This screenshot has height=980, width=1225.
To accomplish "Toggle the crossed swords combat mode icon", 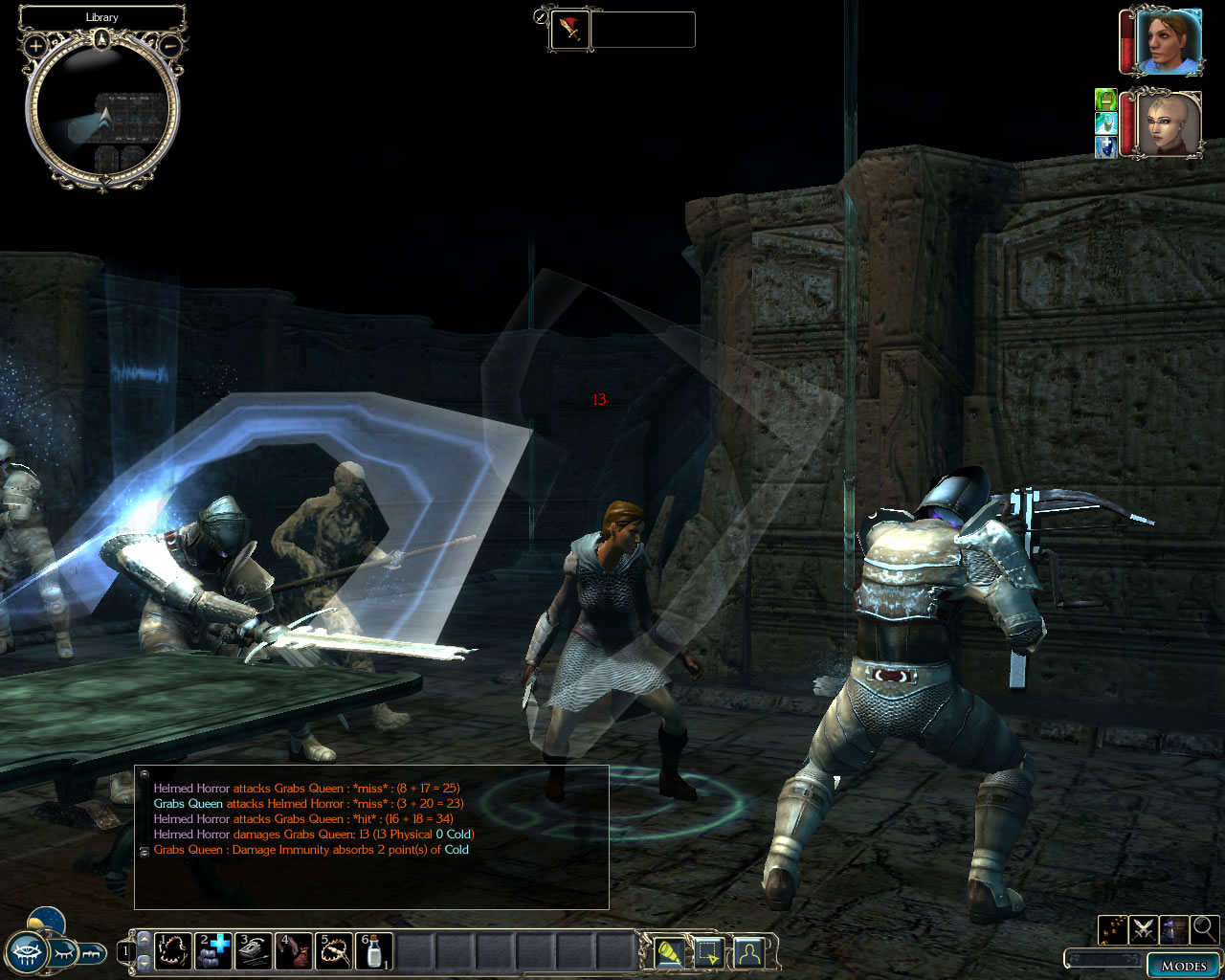I will [1143, 928].
